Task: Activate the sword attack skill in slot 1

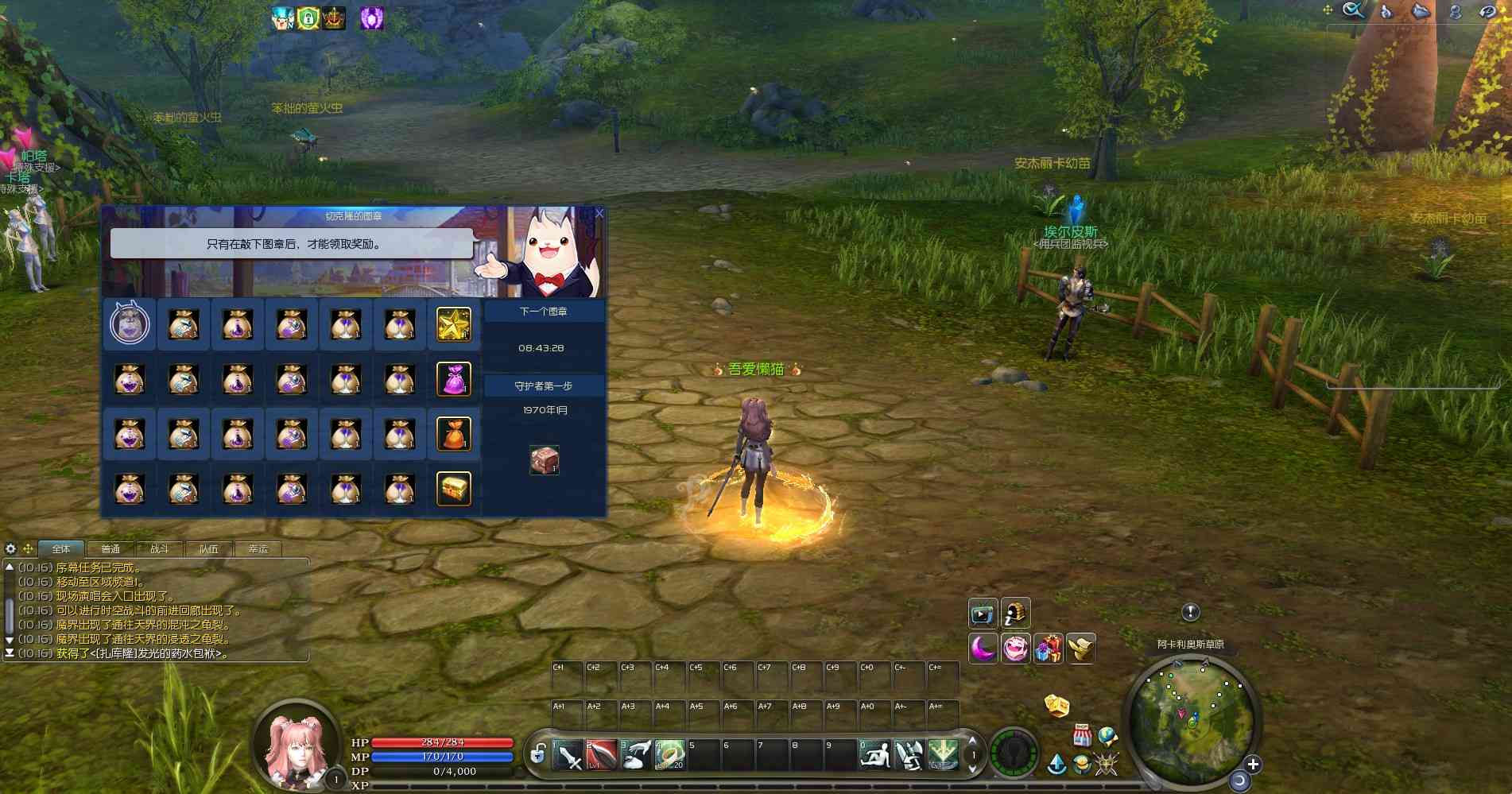Action: pyautogui.click(x=568, y=755)
